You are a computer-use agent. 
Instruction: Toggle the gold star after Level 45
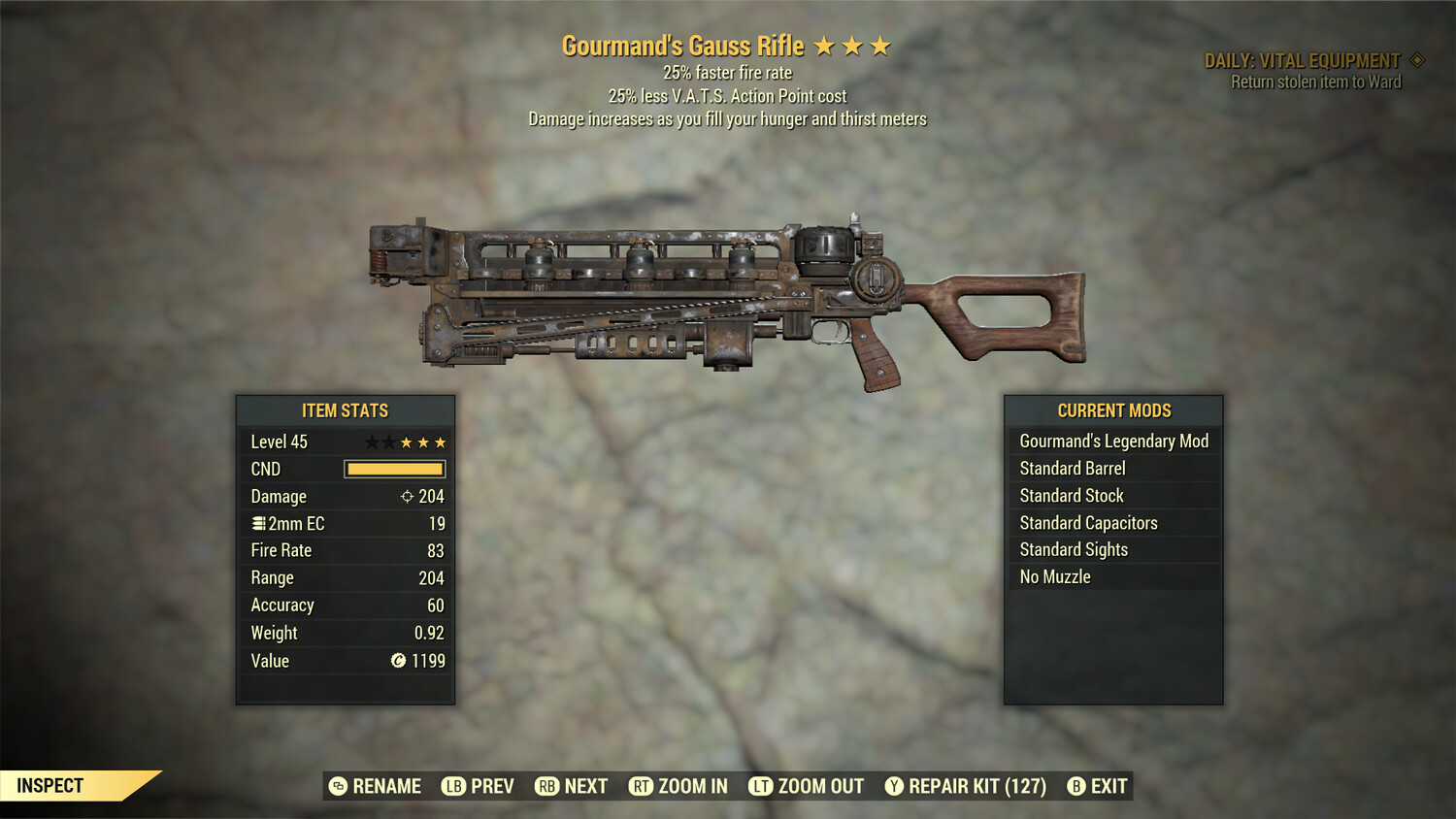coord(407,442)
